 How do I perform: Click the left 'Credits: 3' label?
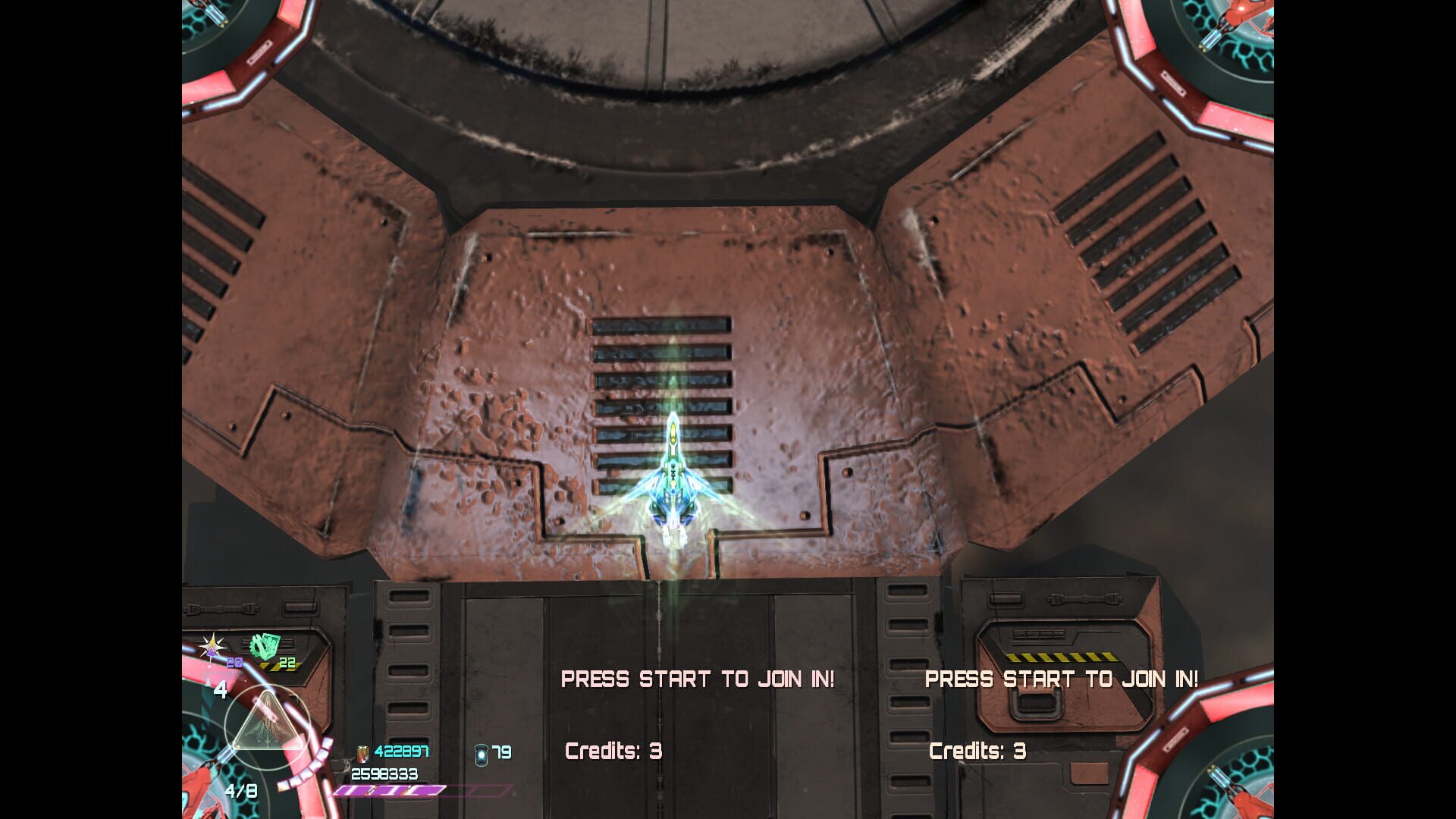[614, 753]
